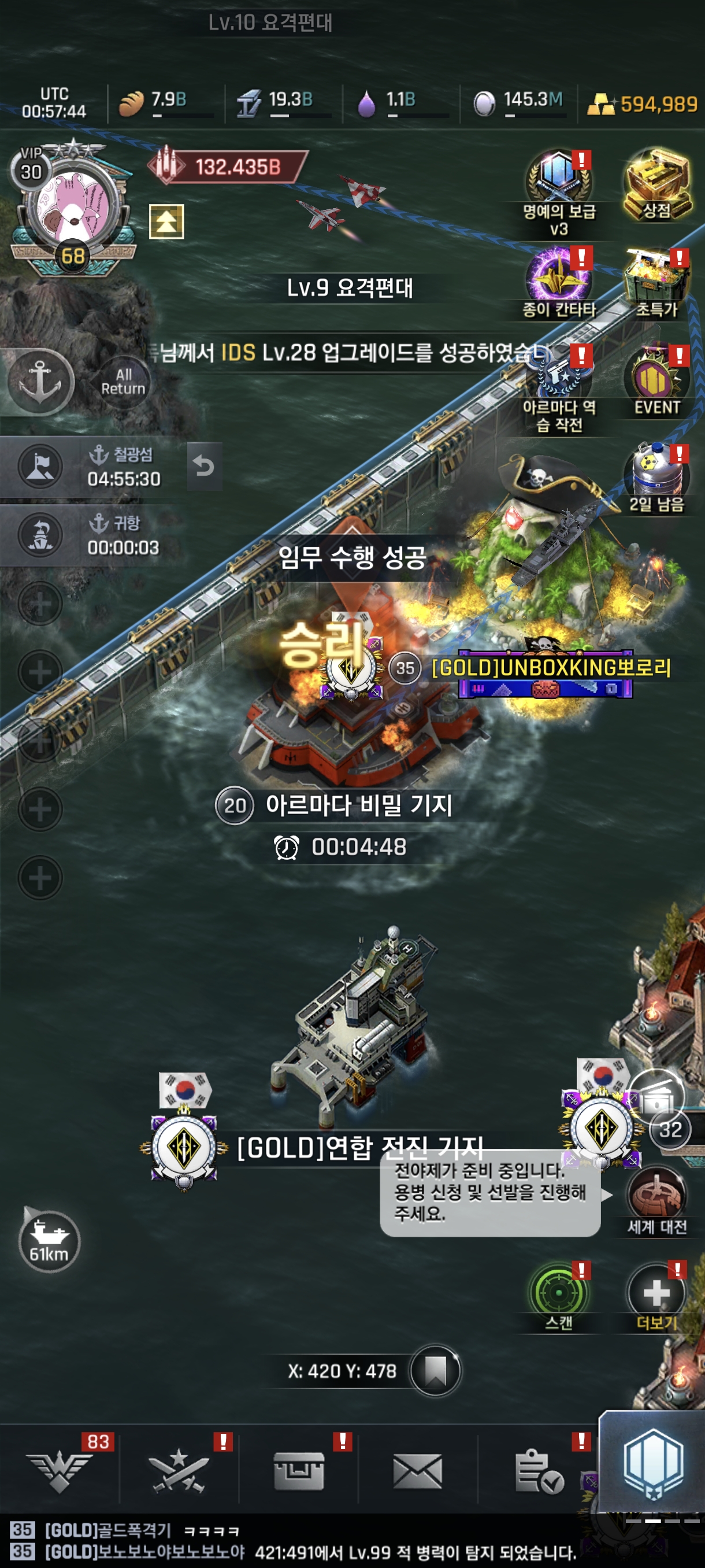Open the chat bar at the bottom
This screenshot has width=705, height=1568.
292,1541
